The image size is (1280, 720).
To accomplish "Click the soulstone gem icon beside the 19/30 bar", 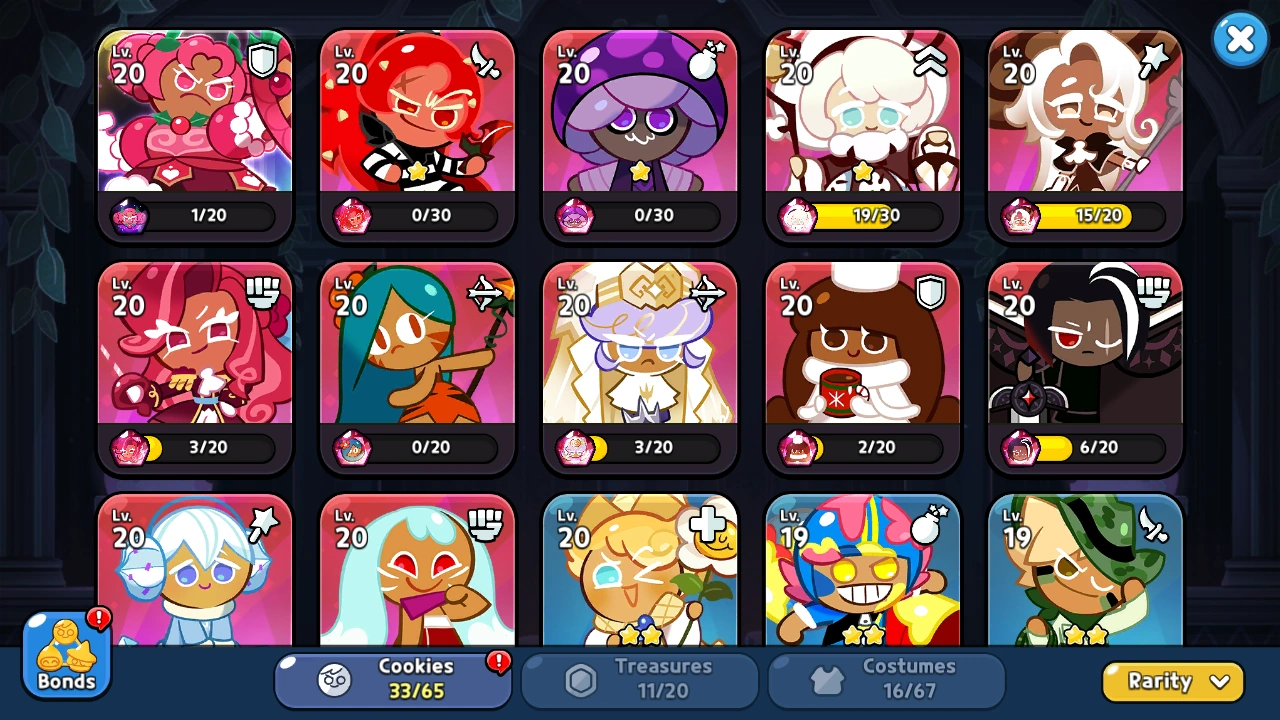I will coord(797,215).
